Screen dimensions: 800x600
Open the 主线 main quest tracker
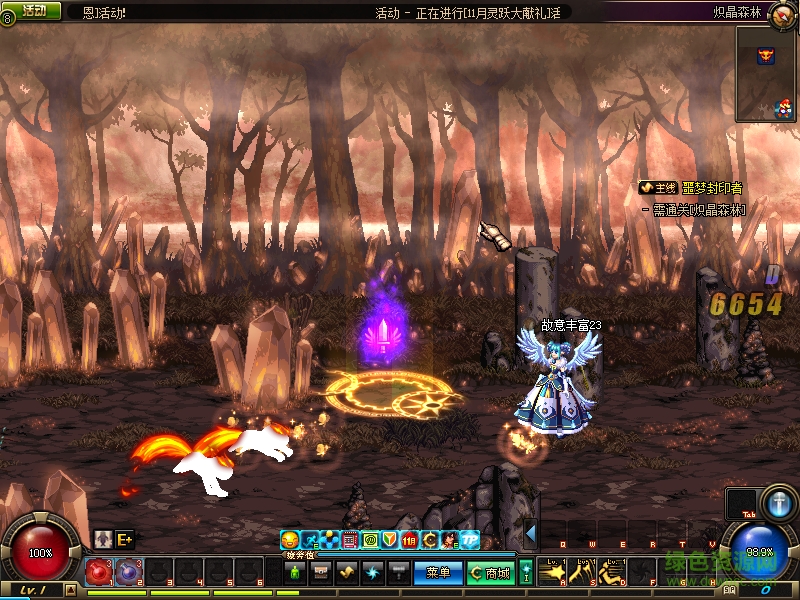(660, 188)
